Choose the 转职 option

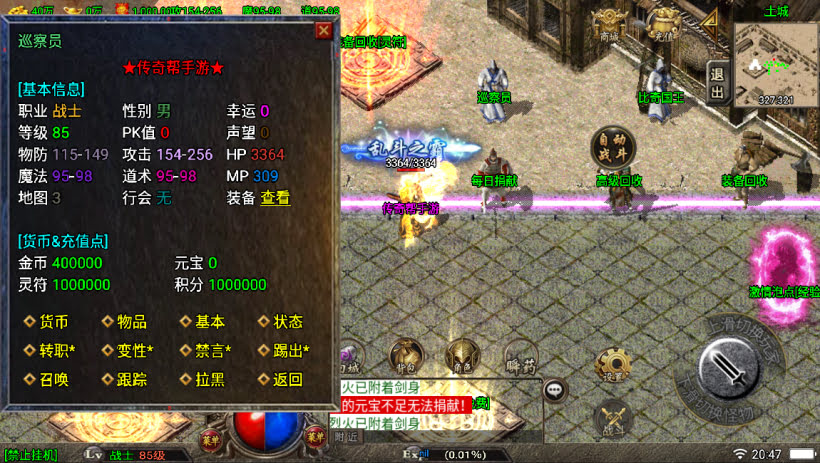(57, 351)
